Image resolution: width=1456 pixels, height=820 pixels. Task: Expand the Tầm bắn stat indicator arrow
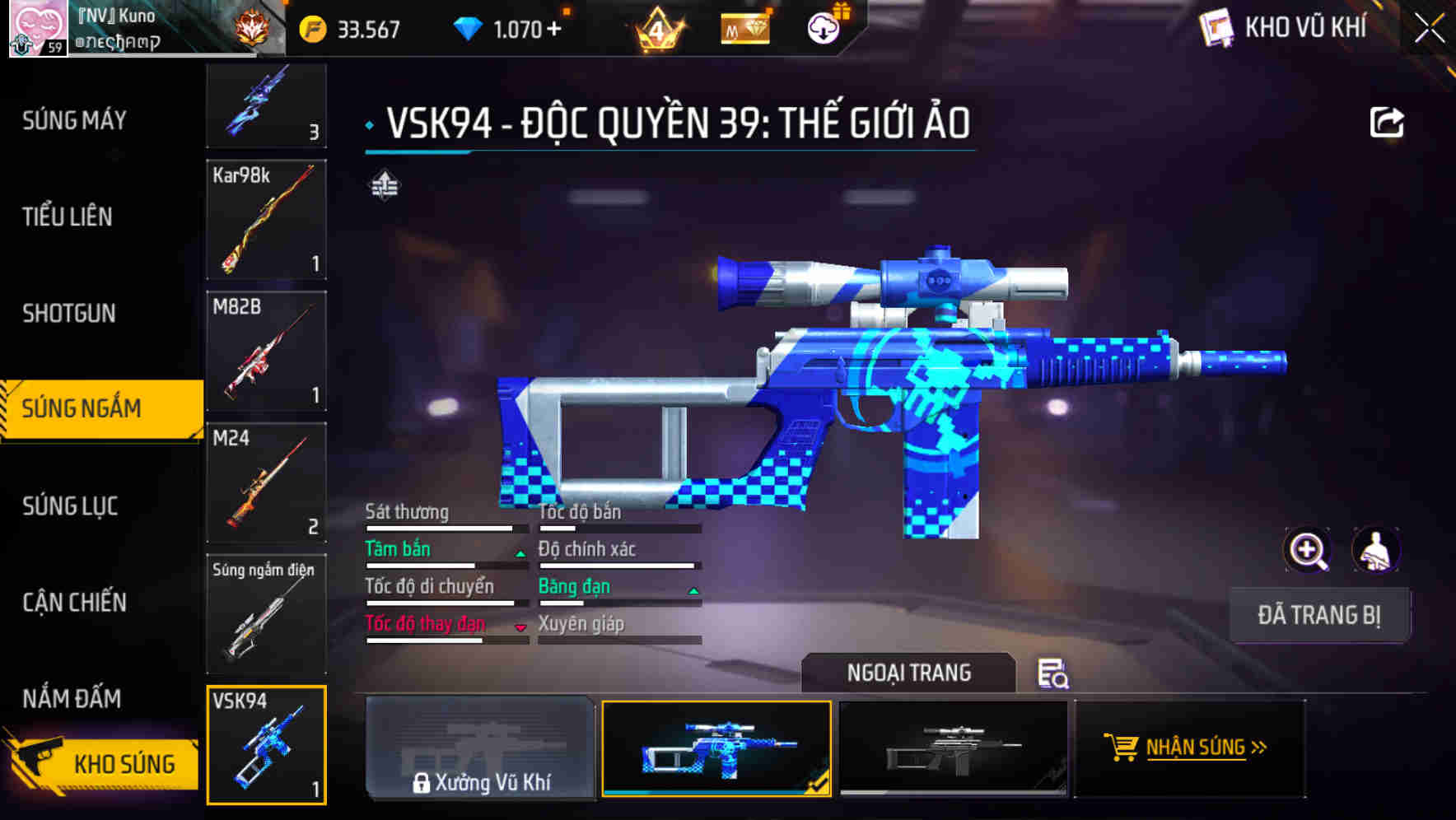[x=520, y=553]
